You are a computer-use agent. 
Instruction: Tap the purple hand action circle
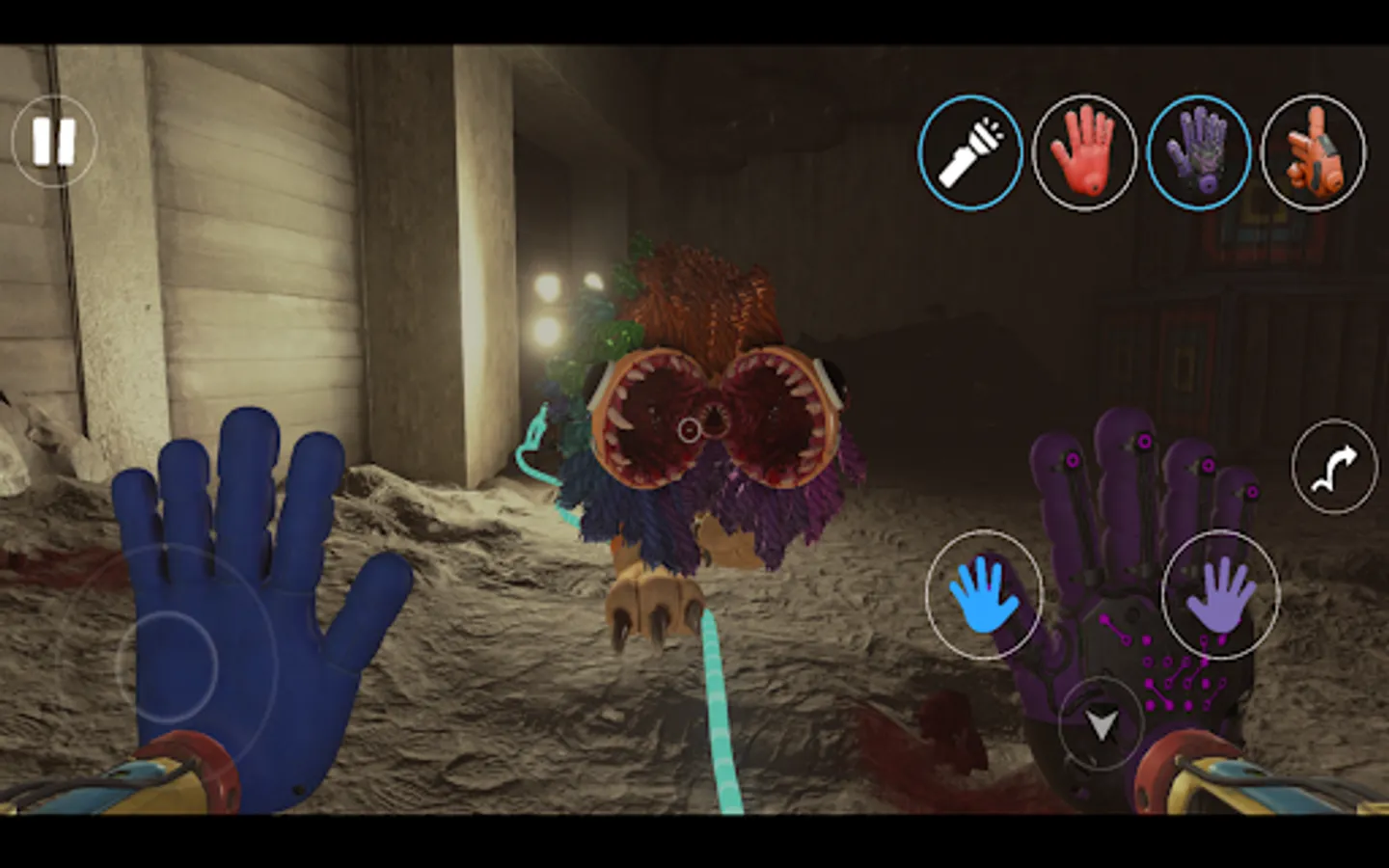(1221, 593)
